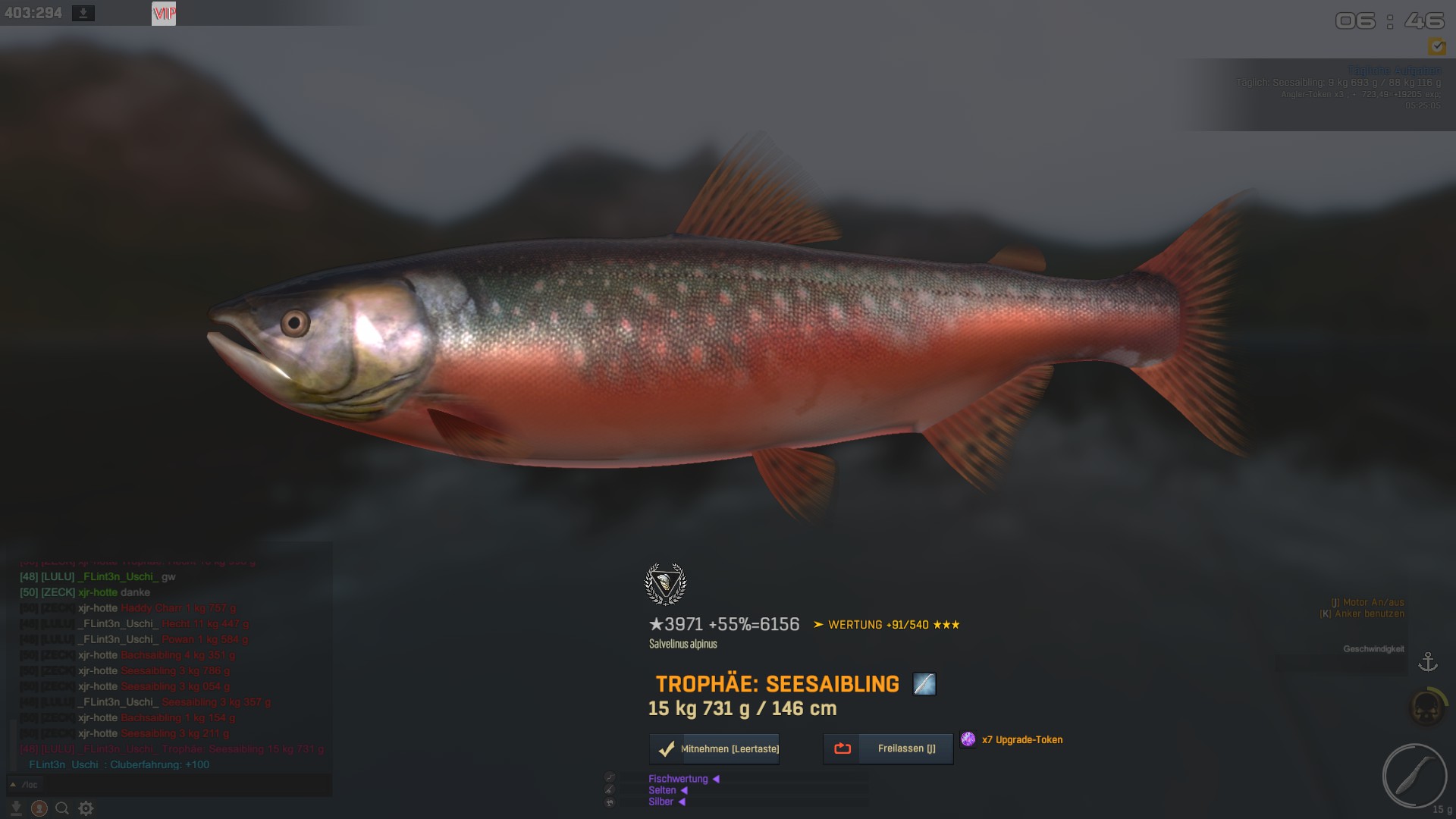Screen dimensions: 1456x819
Task: Click the VIP badge
Action: click(164, 14)
